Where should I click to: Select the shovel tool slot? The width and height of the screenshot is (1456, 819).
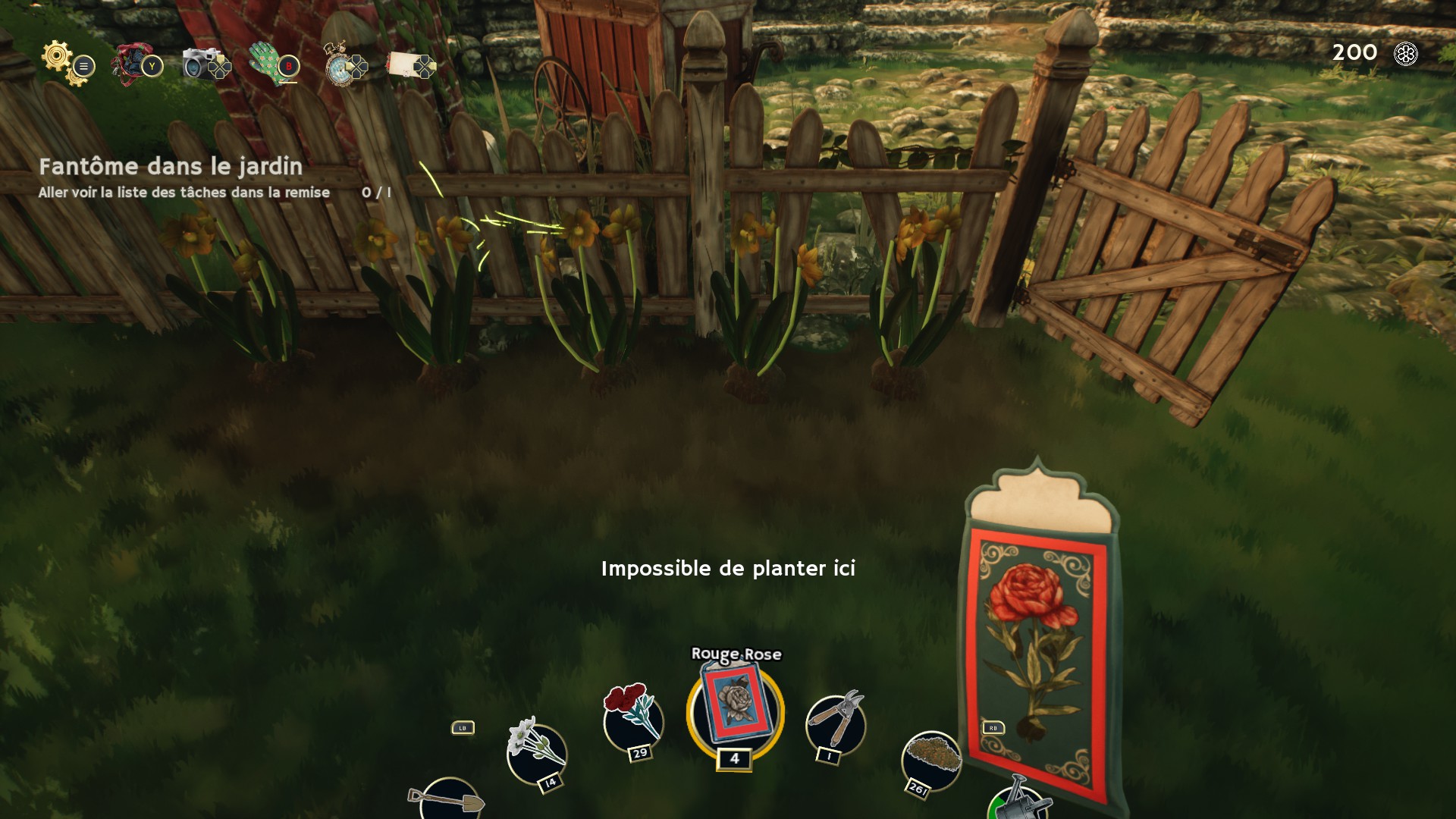(x=448, y=800)
